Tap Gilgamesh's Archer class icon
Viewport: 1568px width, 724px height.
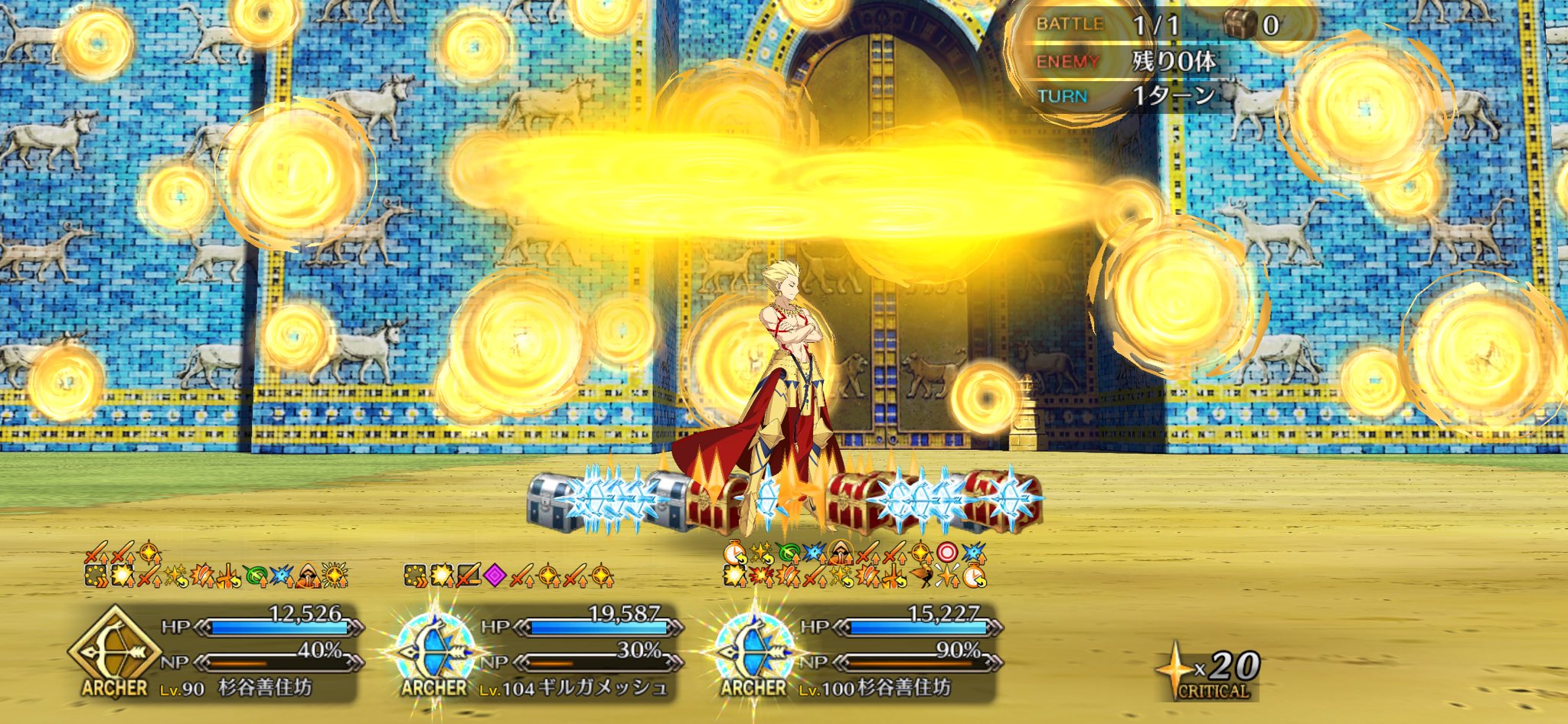pyautogui.click(x=434, y=652)
